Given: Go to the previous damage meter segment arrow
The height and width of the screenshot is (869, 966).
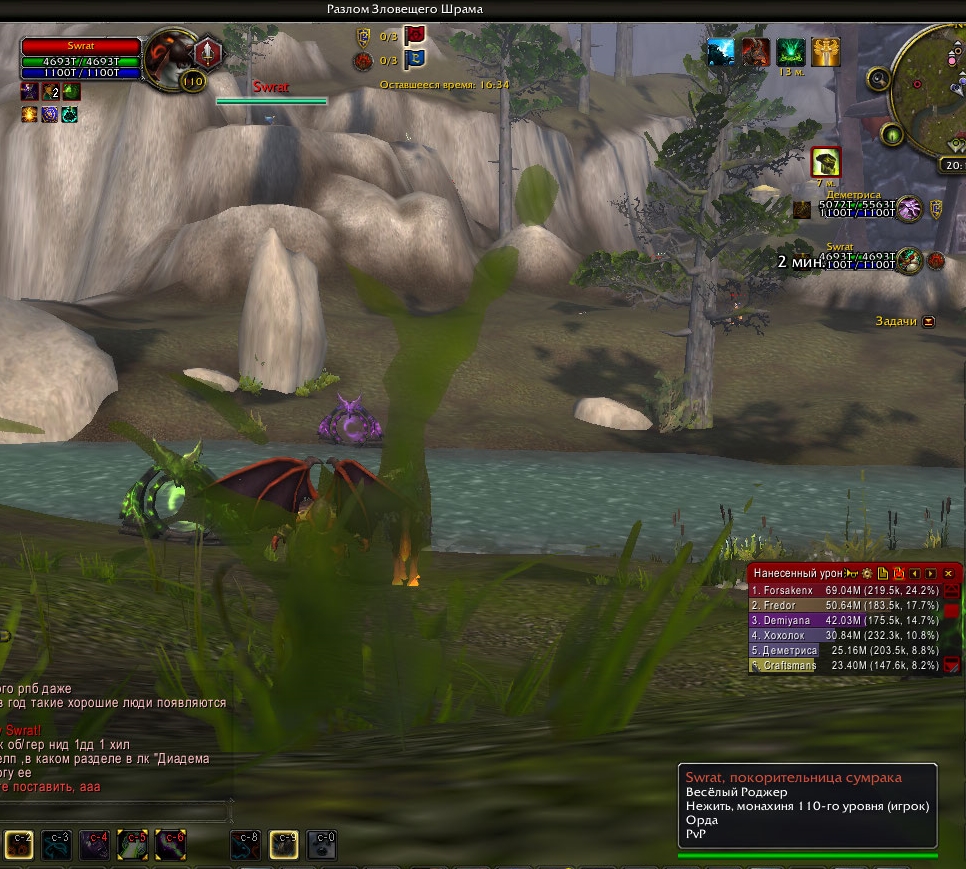Looking at the screenshot, I should pos(915,573).
